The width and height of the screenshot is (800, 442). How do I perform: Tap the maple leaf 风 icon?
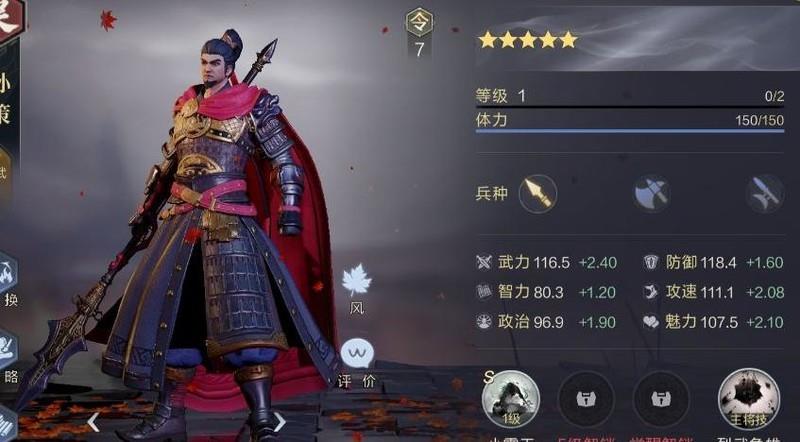click(356, 280)
